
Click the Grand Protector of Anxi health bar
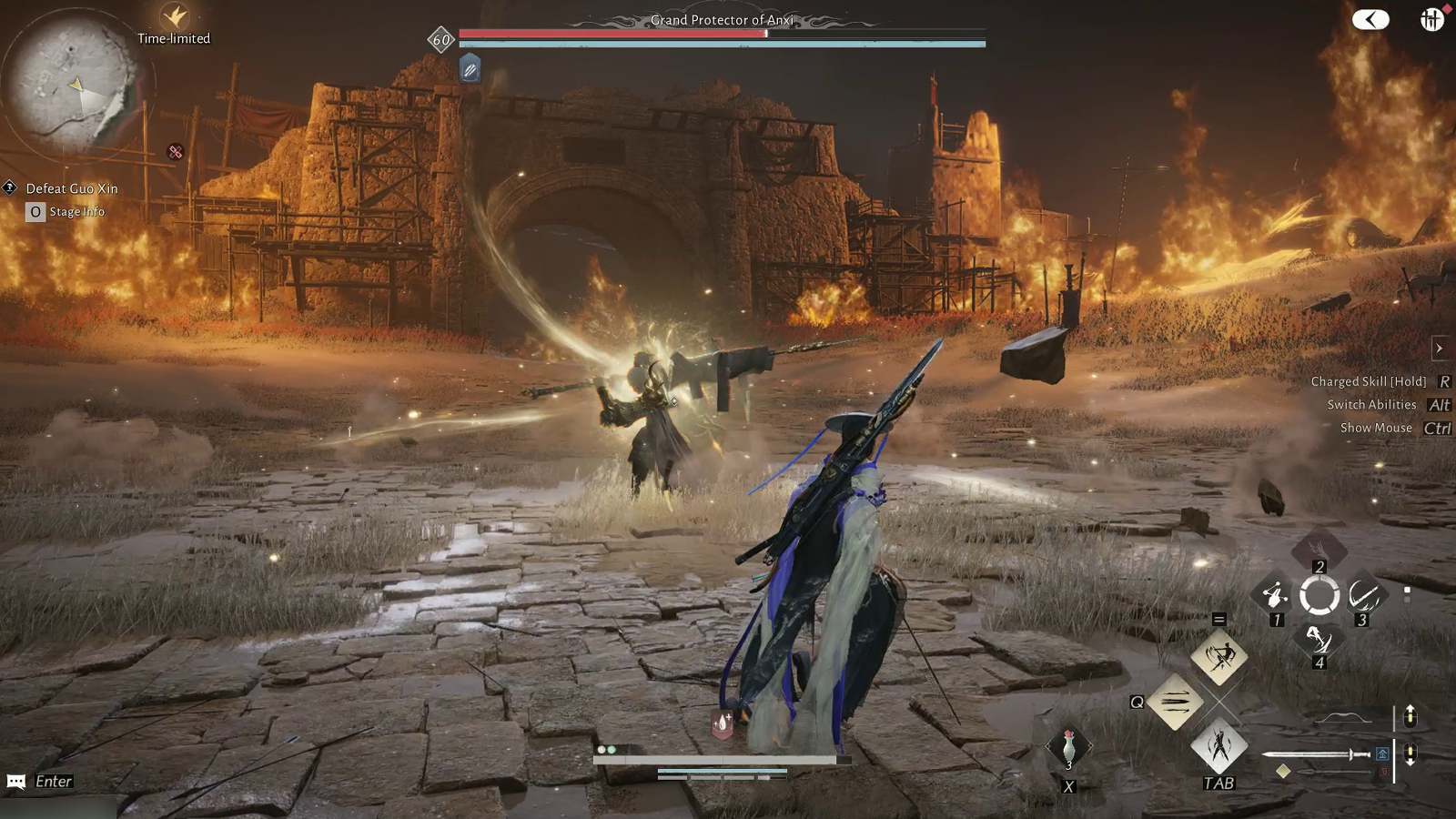click(x=719, y=33)
